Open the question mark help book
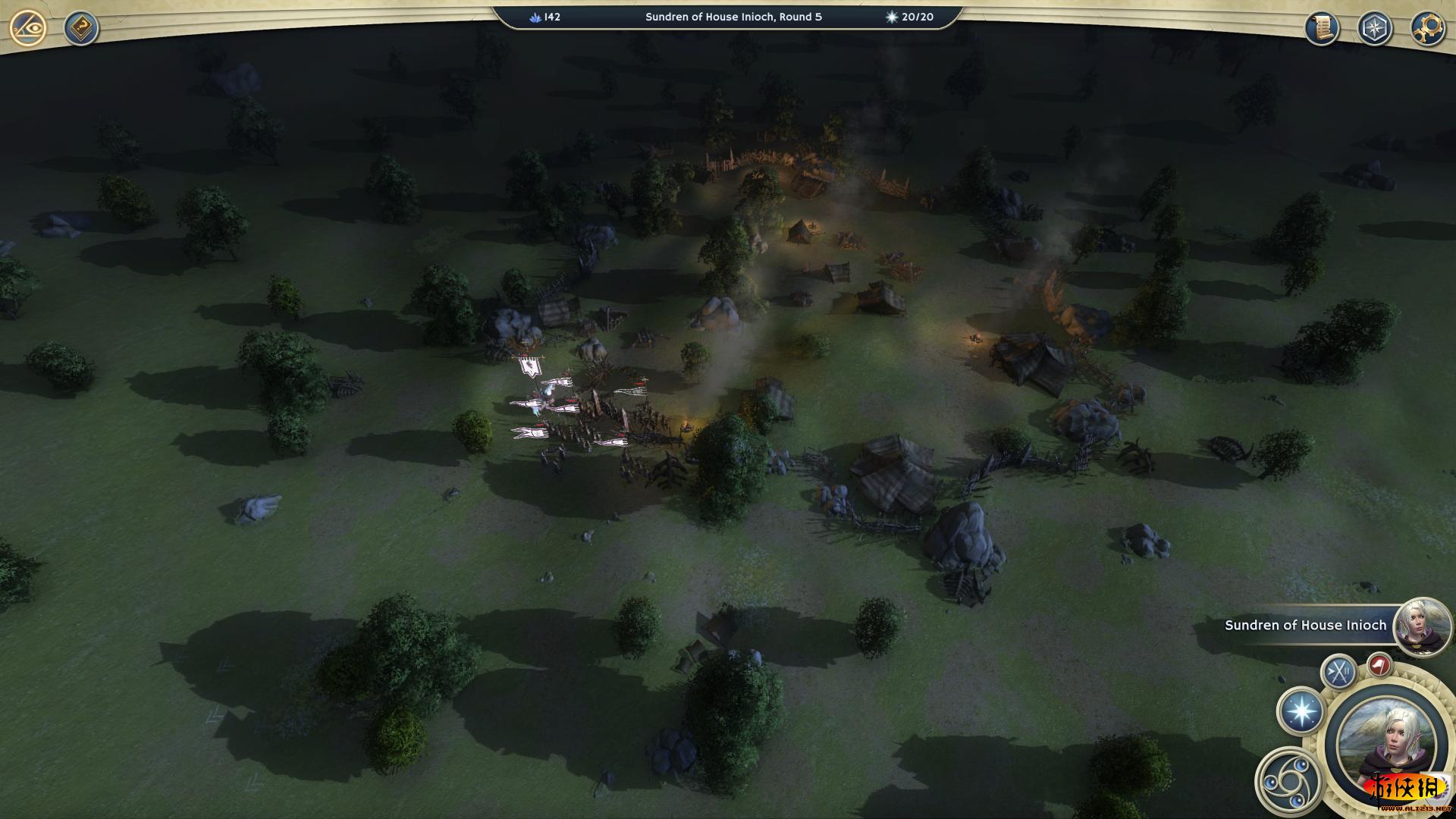Screen dimensions: 1456x819 80,29
